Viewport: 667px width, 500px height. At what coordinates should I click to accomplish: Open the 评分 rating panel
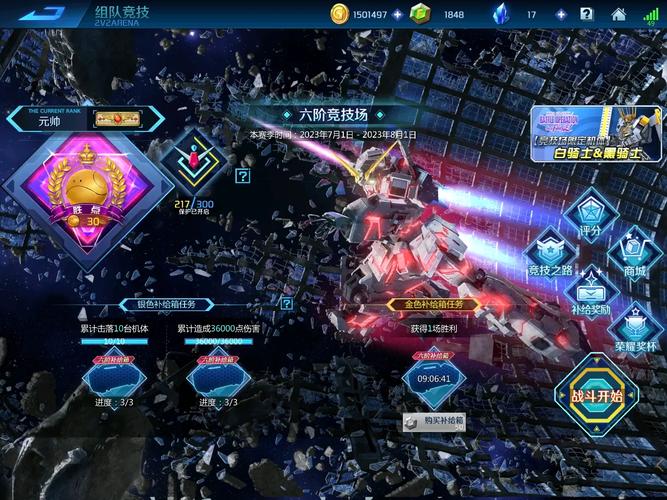(x=590, y=214)
